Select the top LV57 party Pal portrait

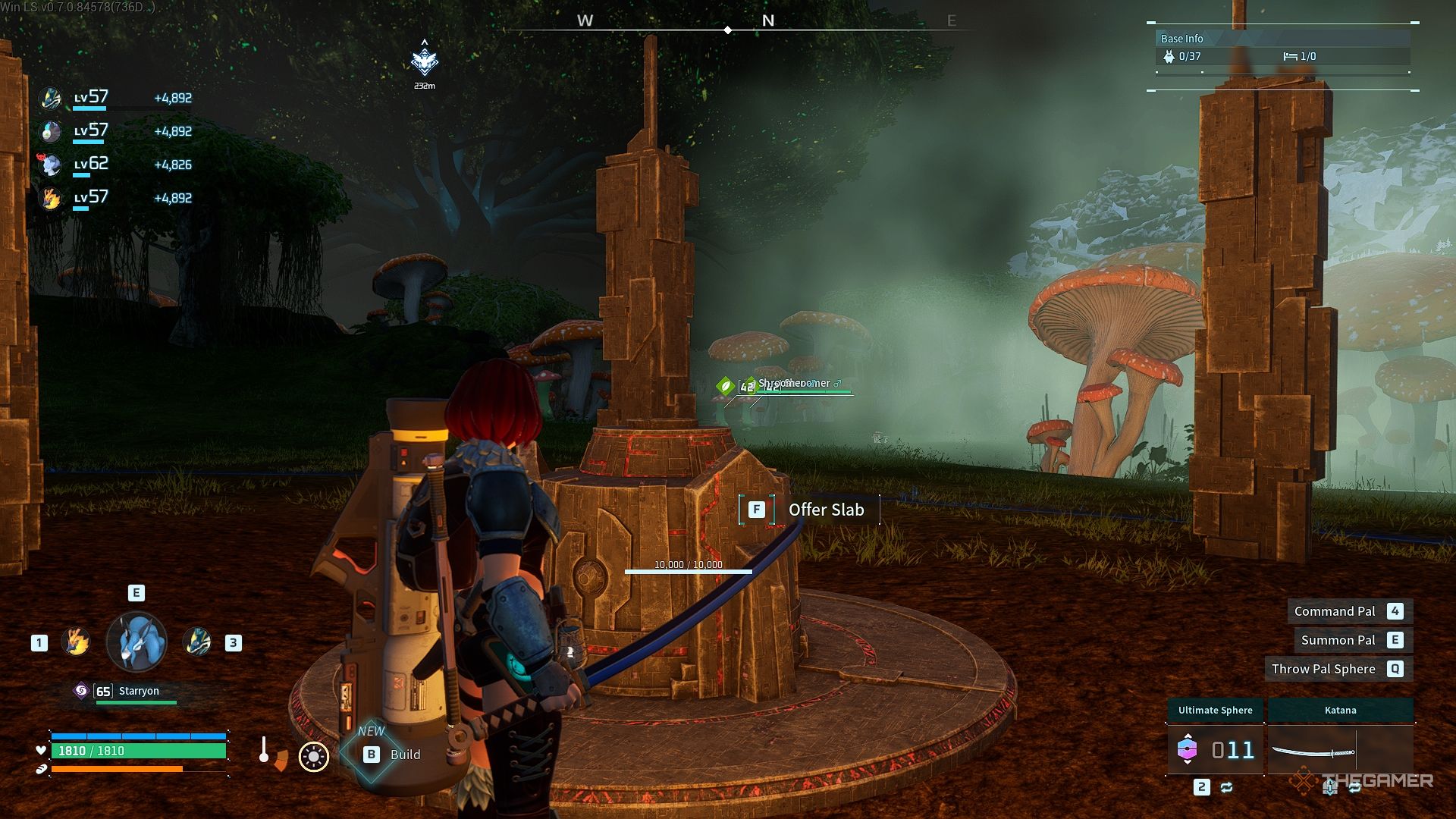point(50,98)
